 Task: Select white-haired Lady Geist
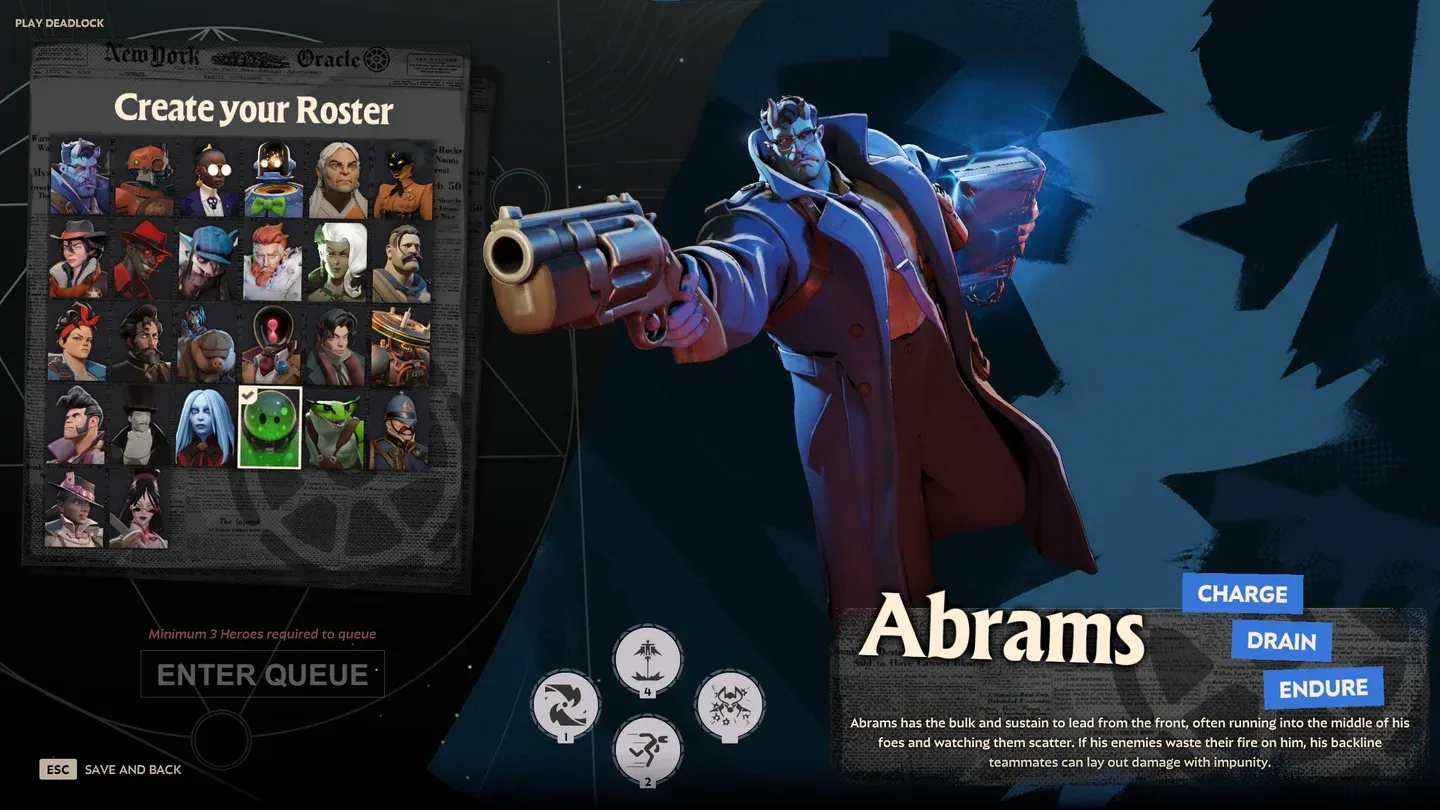(334, 262)
